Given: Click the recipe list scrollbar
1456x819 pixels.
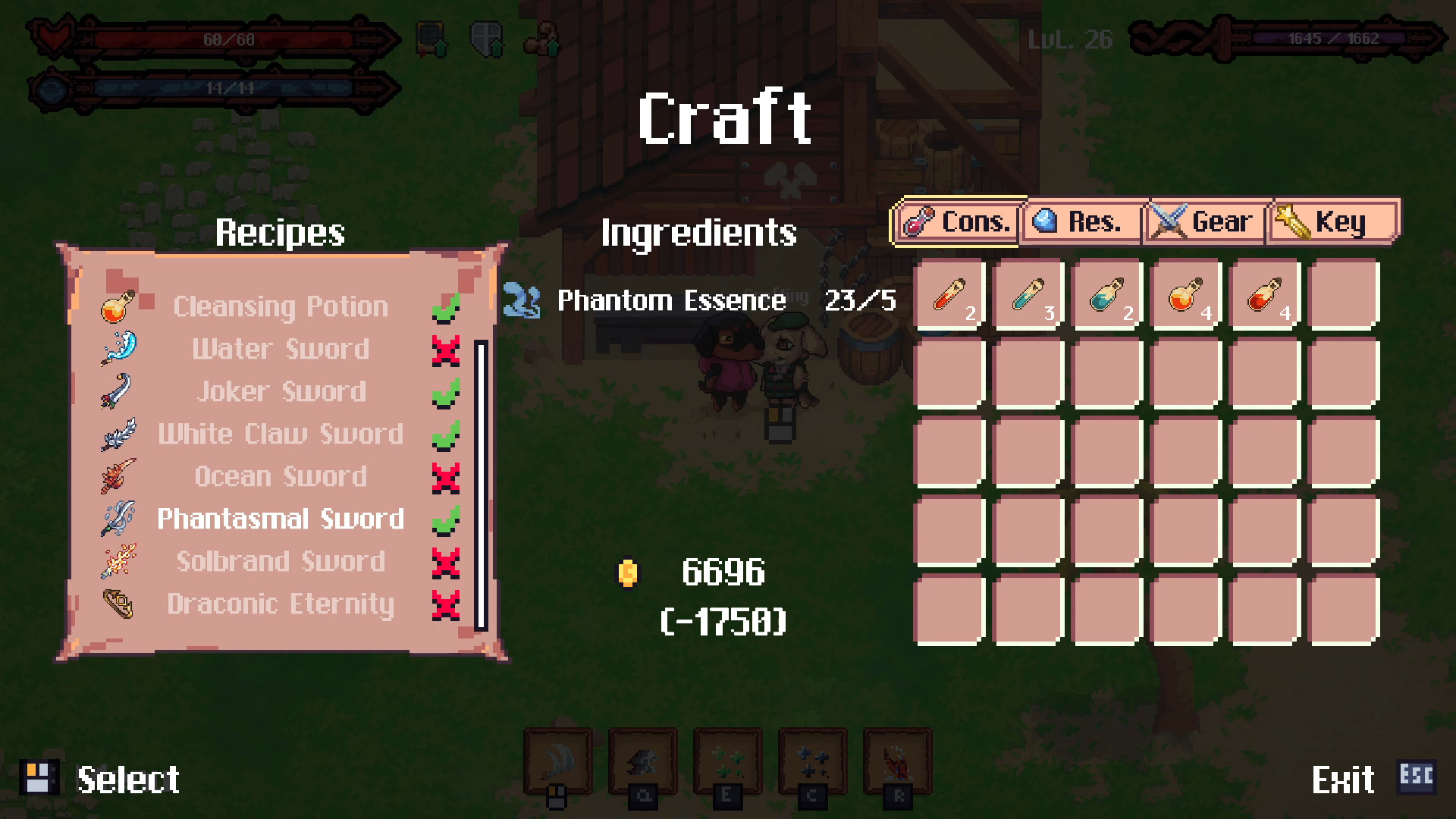Looking at the screenshot, I should 481,485.
